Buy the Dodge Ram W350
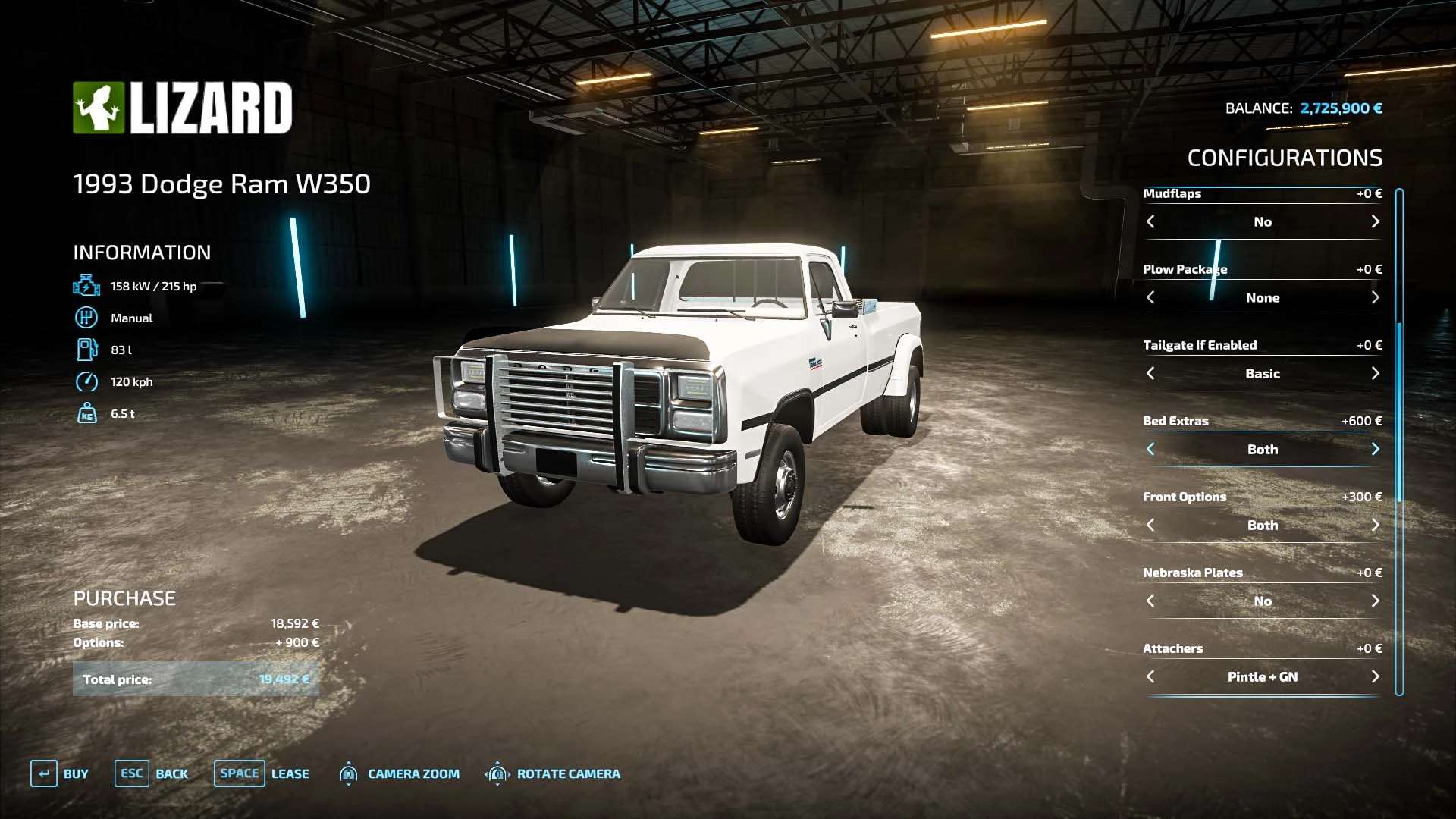Image resolution: width=1456 pixels, height=819 pixels. pyautogui.click(x=60, y=773)
